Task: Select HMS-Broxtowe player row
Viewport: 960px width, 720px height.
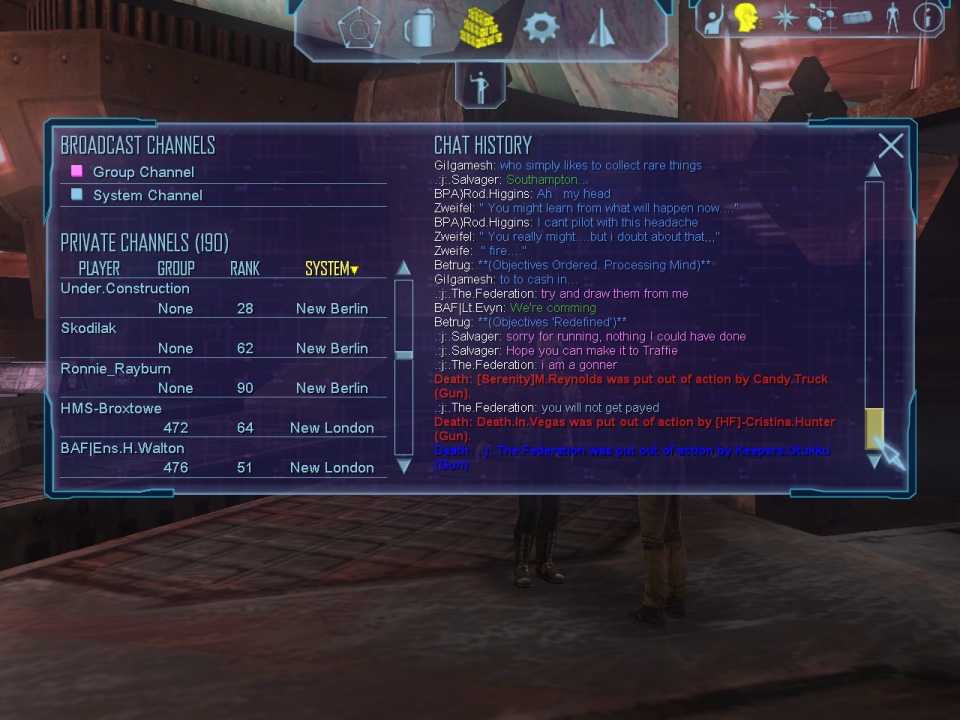Action: coord(111,408)
